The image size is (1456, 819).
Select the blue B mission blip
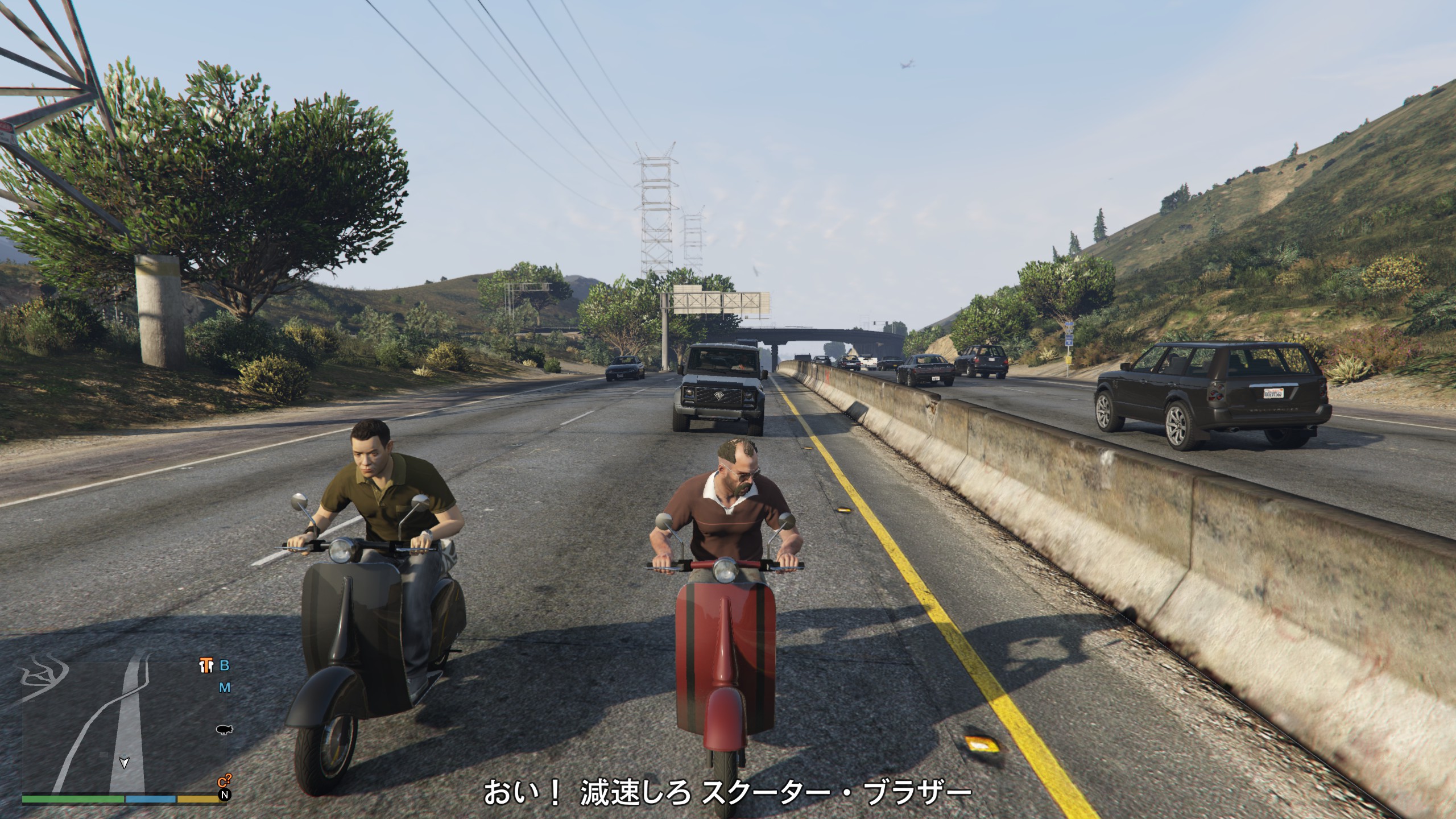(x=225, y=665)
